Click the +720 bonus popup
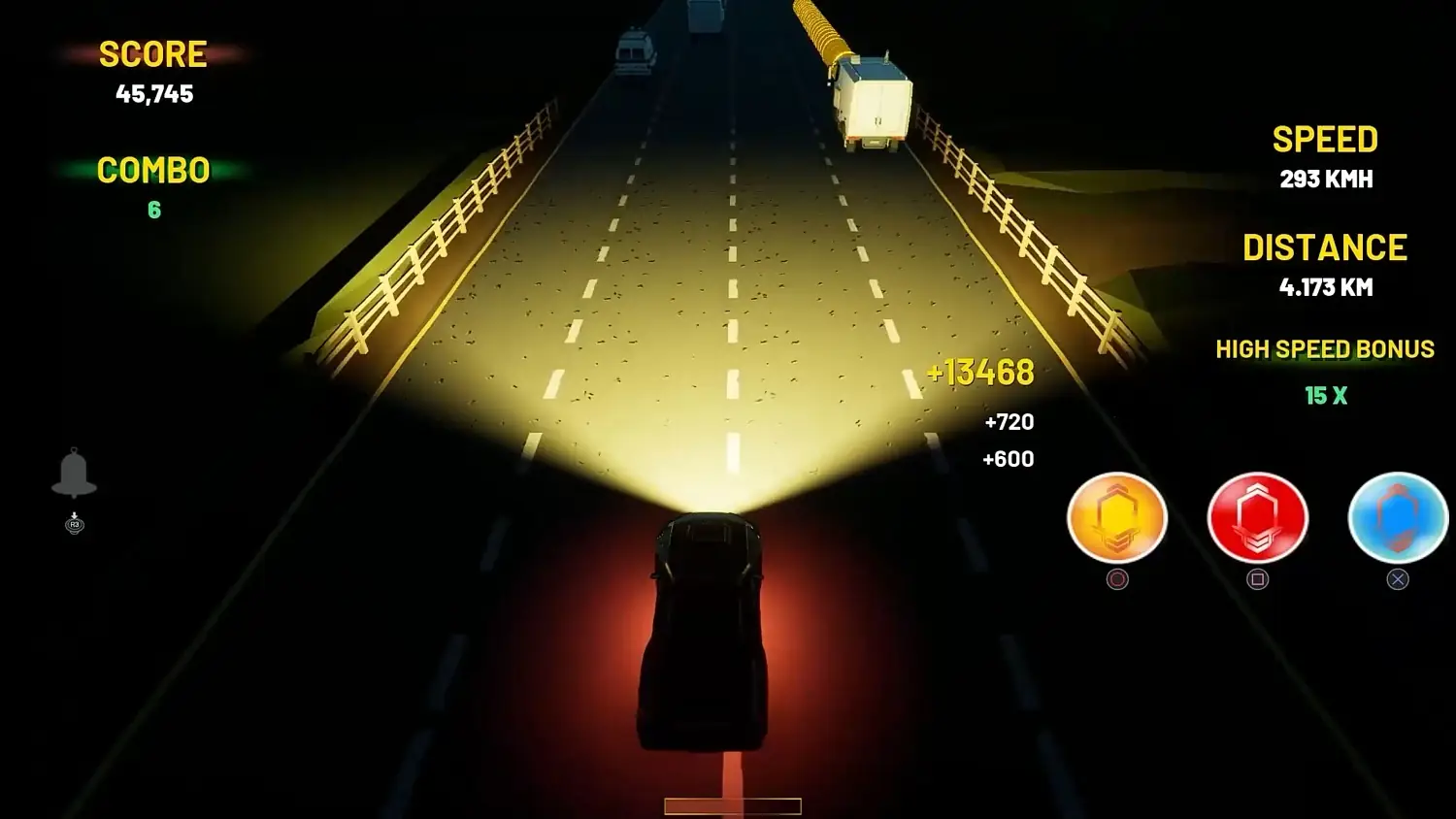The image size is (1456, 819). click(1009, 422)
